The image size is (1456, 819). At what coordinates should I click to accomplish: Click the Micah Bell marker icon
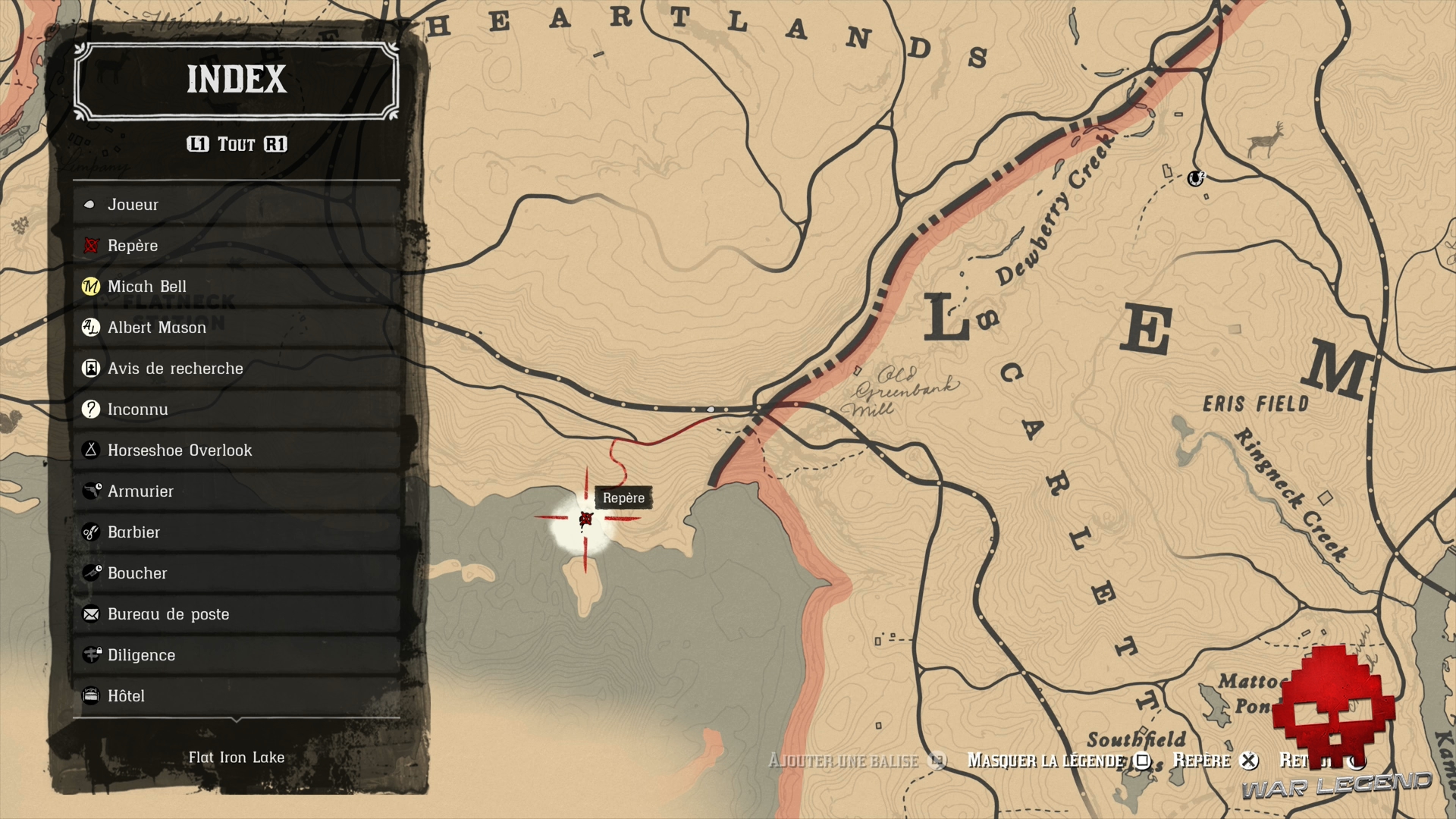[x=91, y=287]
